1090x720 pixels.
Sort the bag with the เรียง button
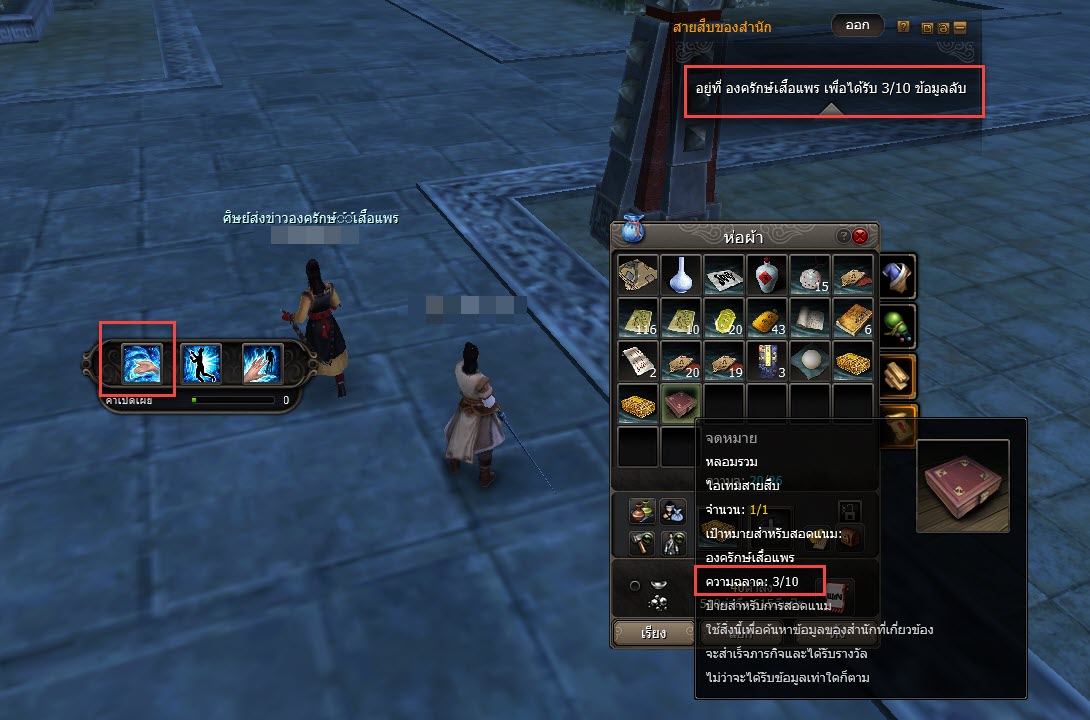(x=652, y=633)
